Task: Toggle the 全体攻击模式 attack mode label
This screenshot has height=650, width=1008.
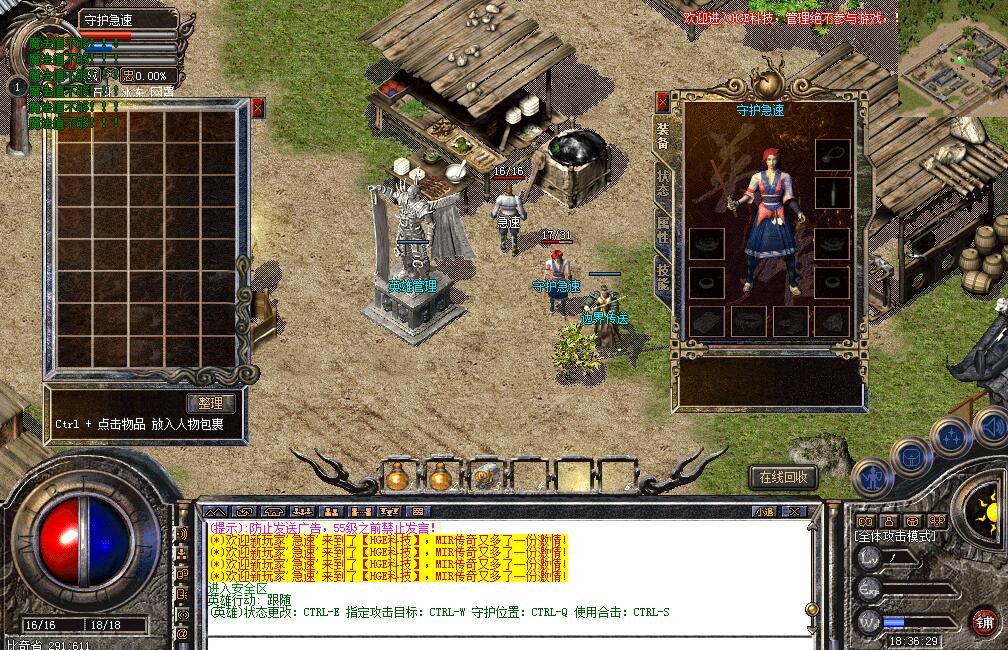Action: click(x=896, y=536)
